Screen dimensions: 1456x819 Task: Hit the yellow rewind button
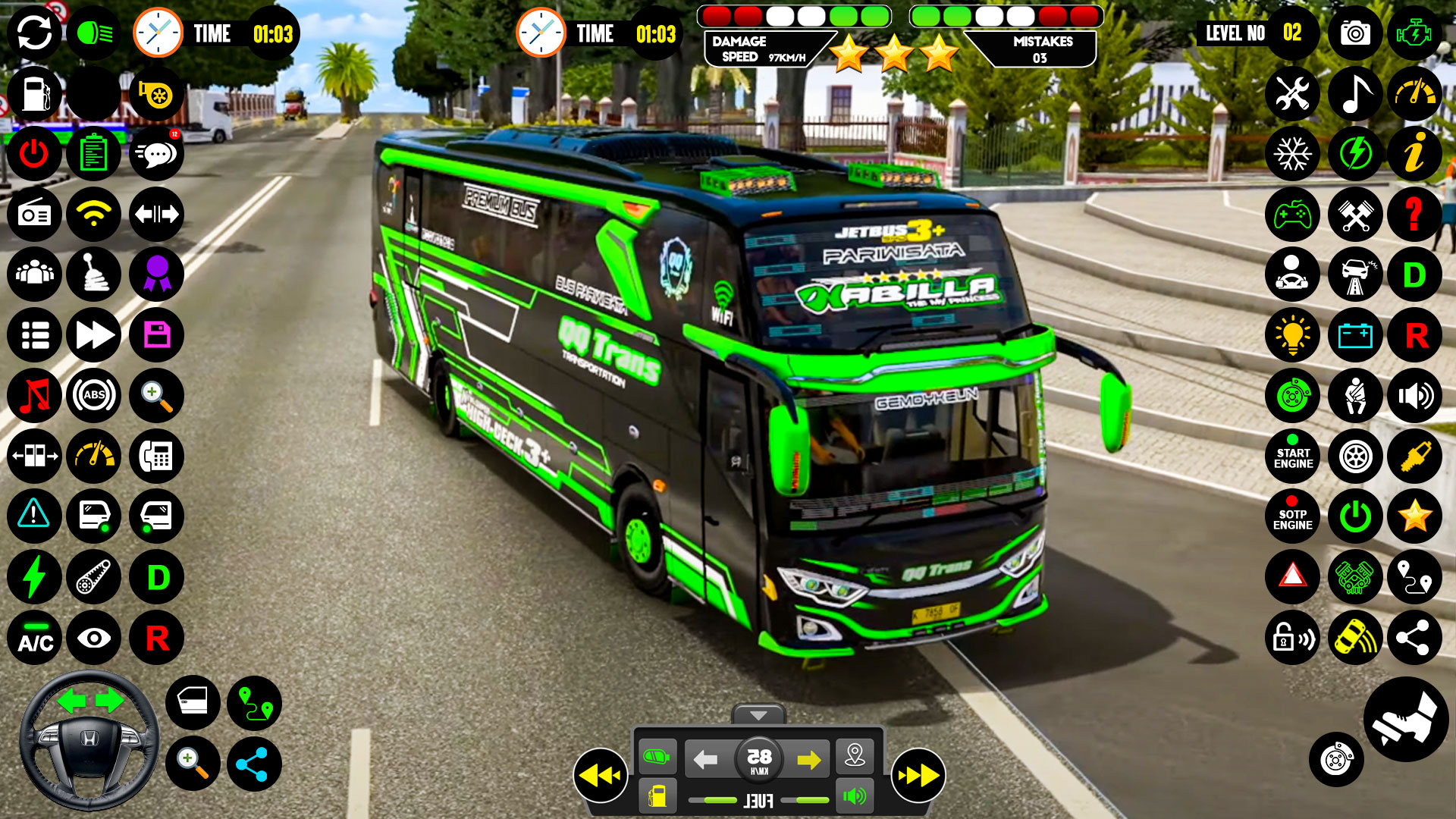(x=600, y=775)
